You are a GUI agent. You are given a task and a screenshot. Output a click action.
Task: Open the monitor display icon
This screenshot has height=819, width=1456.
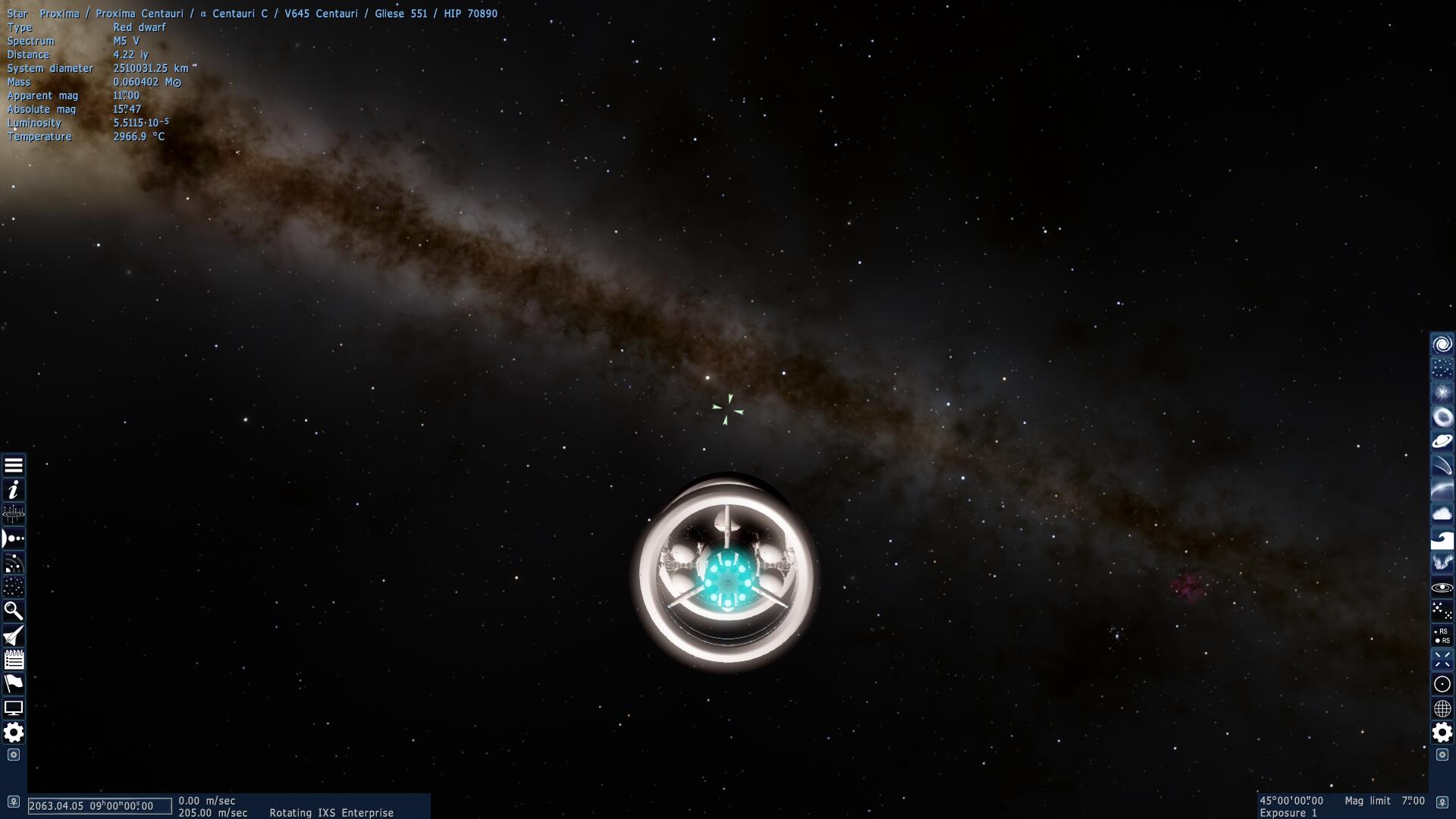click(x=14, y=708)
